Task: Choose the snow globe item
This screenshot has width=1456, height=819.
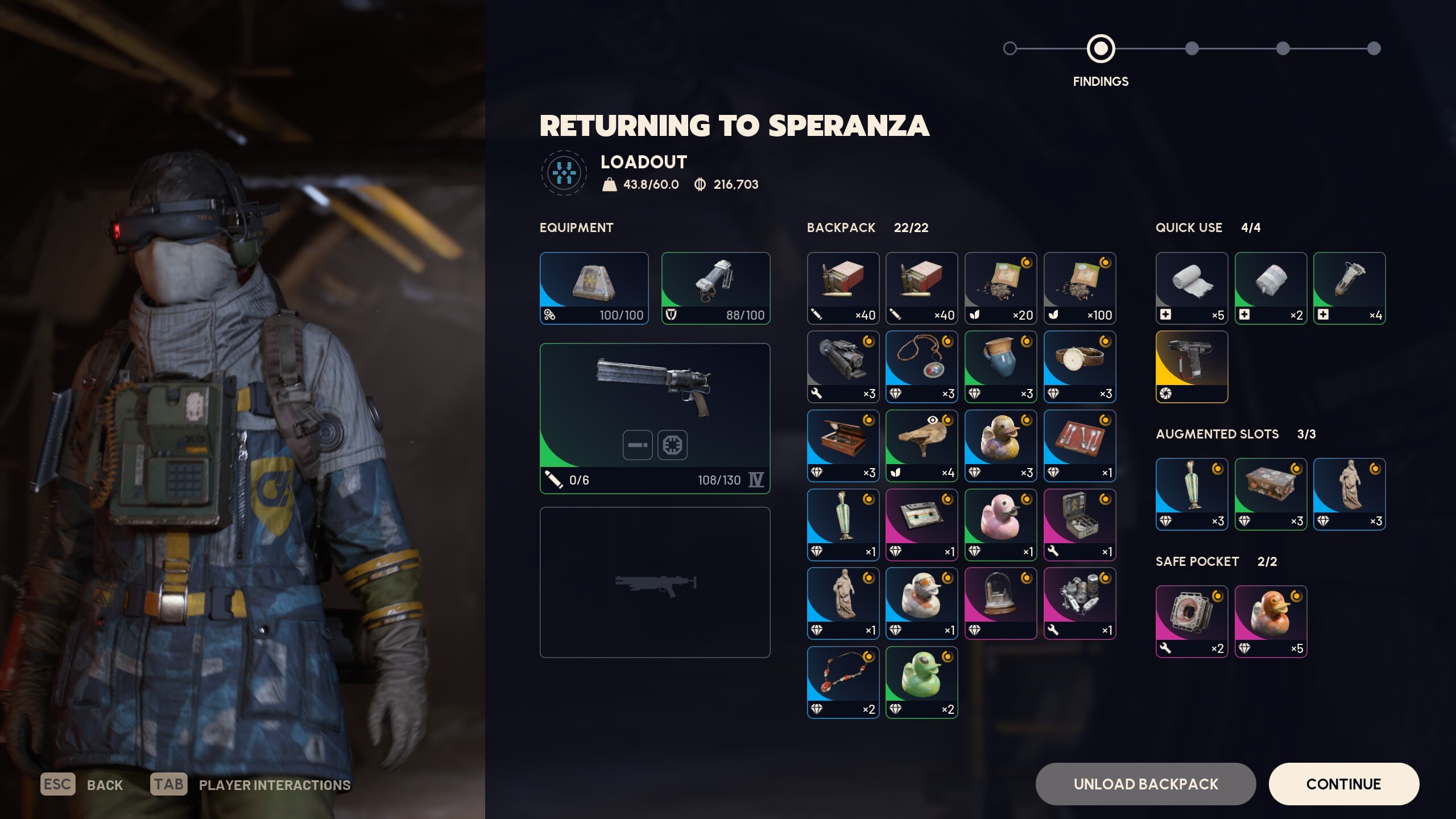Action: point(1000,603)
